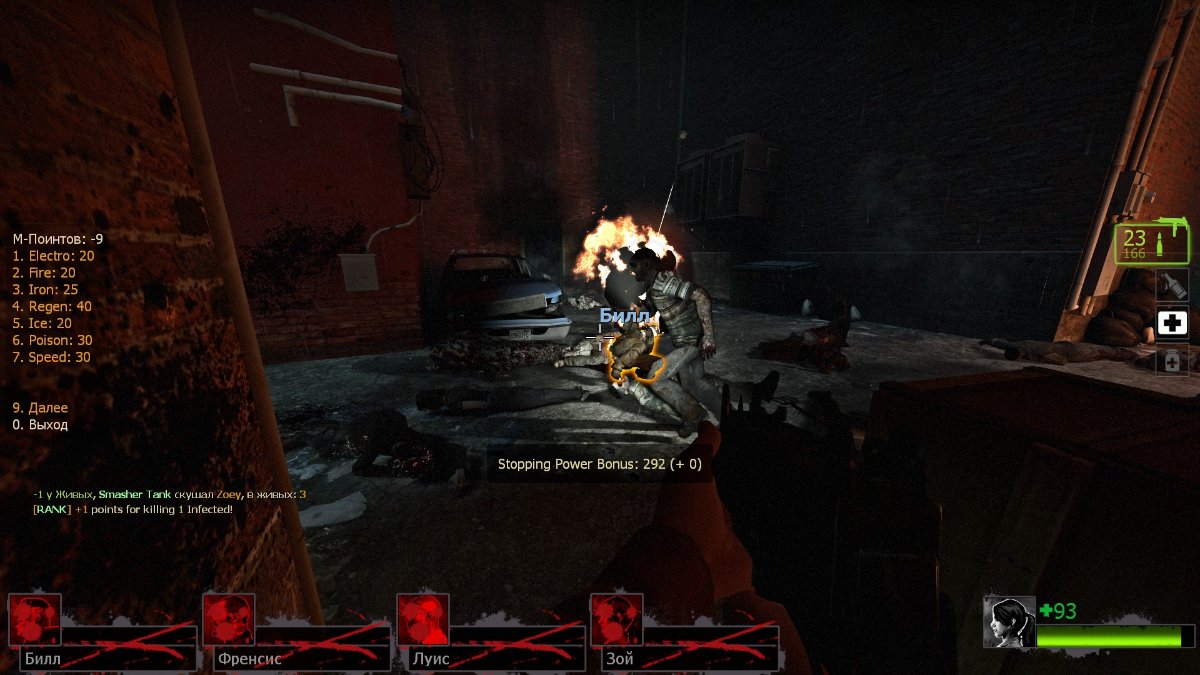Image resolution: width=1200 pixels, height=675 pixels.
Task: Close the menu with Выход
Action: pyautogui.click(x=40, y=425)
